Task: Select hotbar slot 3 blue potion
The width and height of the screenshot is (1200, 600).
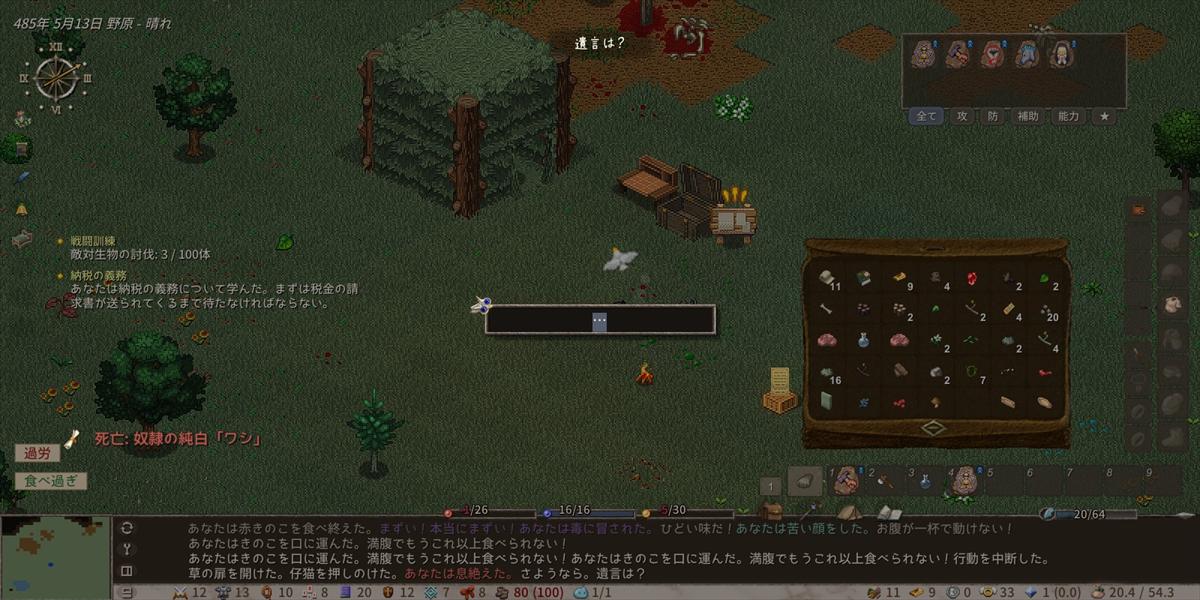Action: 926,482
